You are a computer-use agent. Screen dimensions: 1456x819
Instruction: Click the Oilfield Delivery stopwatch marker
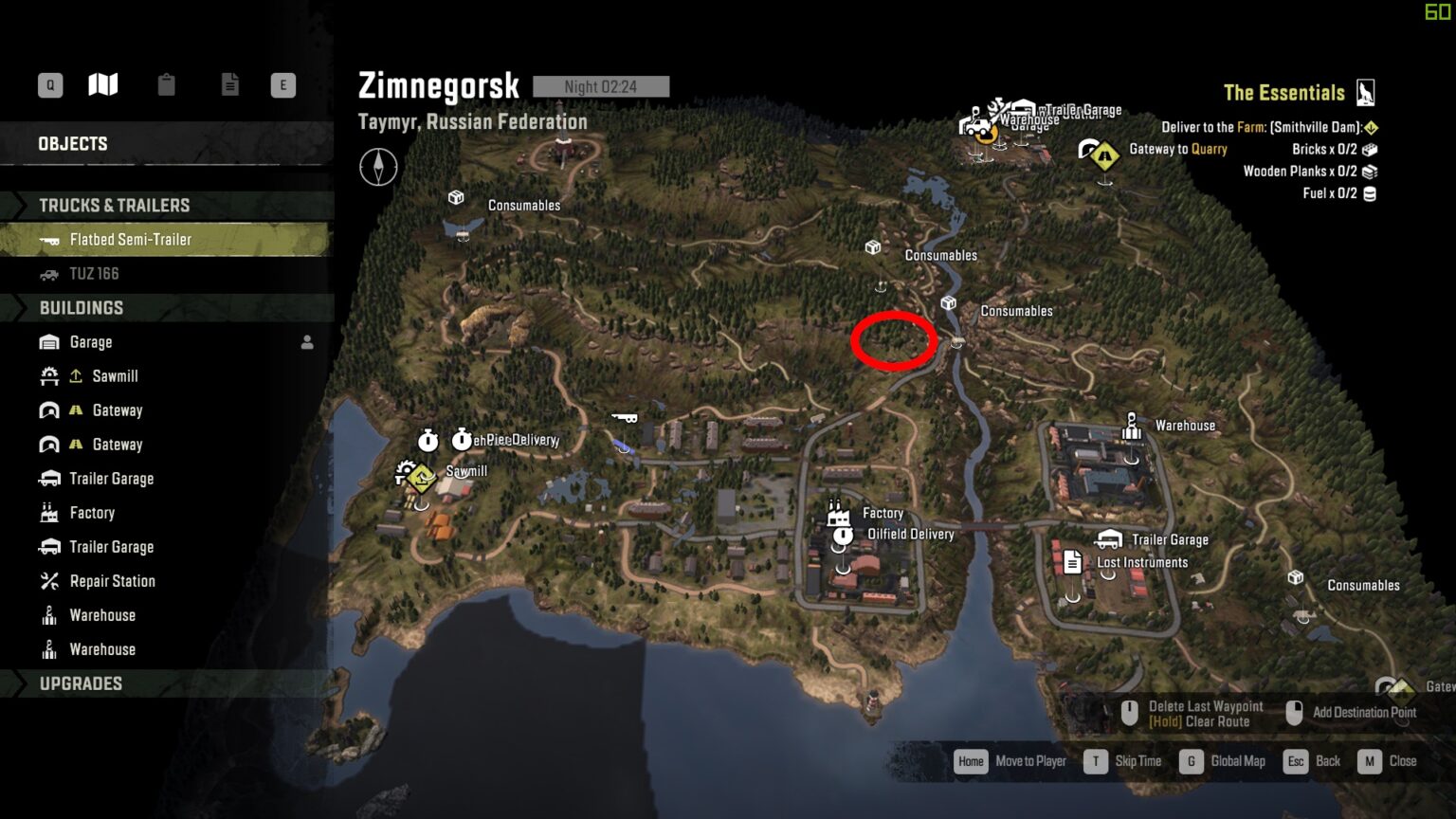click(x=842, y=537)
